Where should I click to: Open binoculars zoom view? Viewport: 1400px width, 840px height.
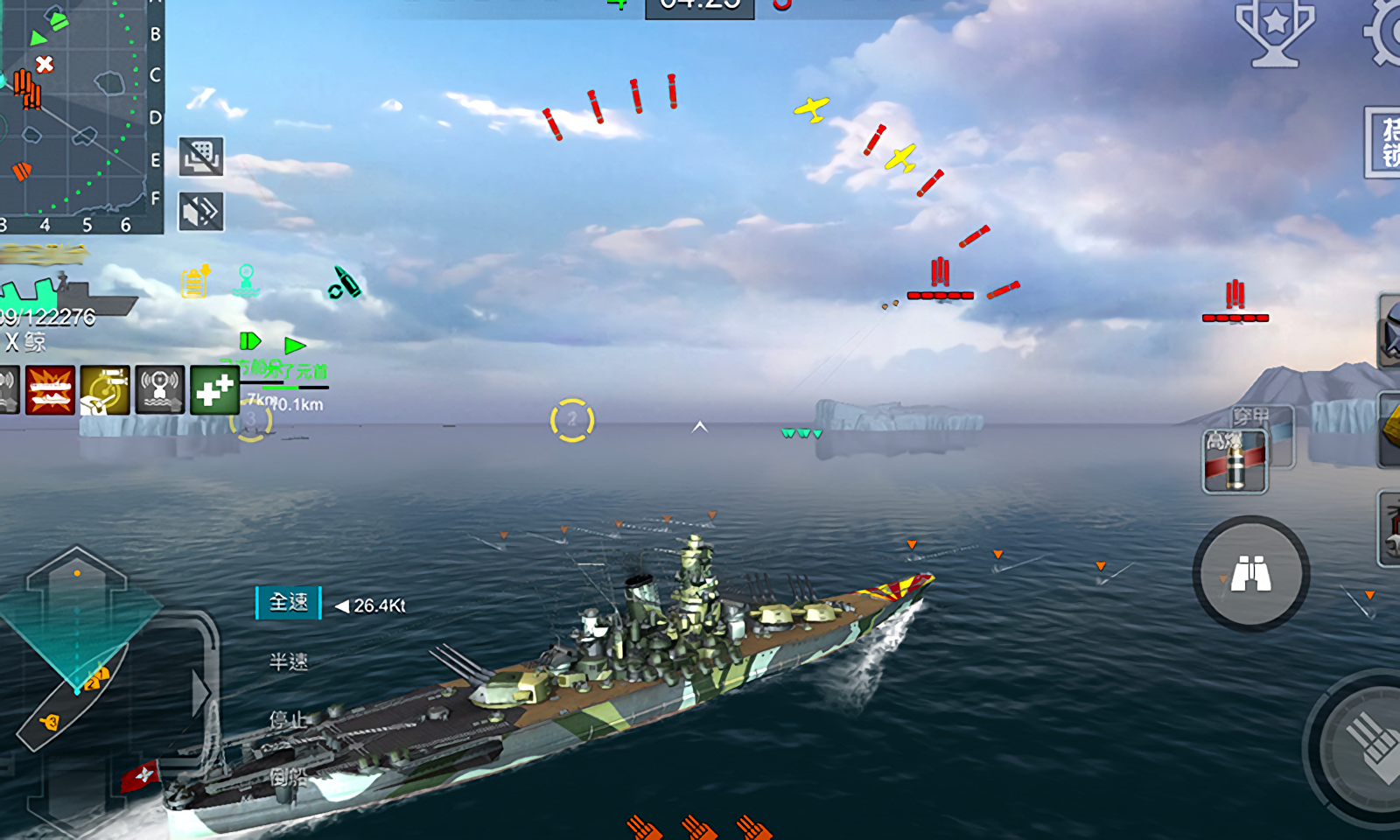pos(1251,574)
